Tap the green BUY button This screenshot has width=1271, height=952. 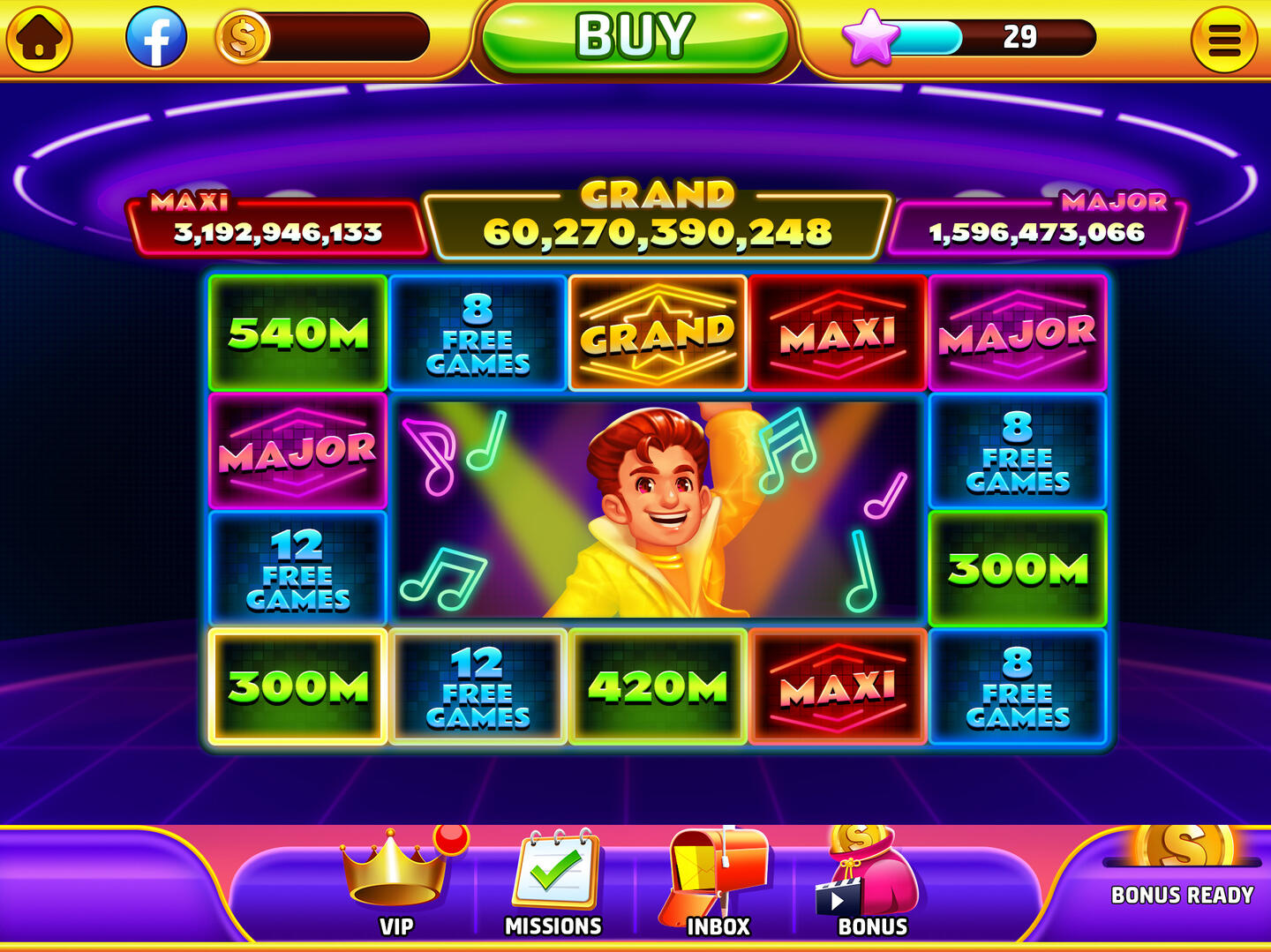[x=634, y=37]
